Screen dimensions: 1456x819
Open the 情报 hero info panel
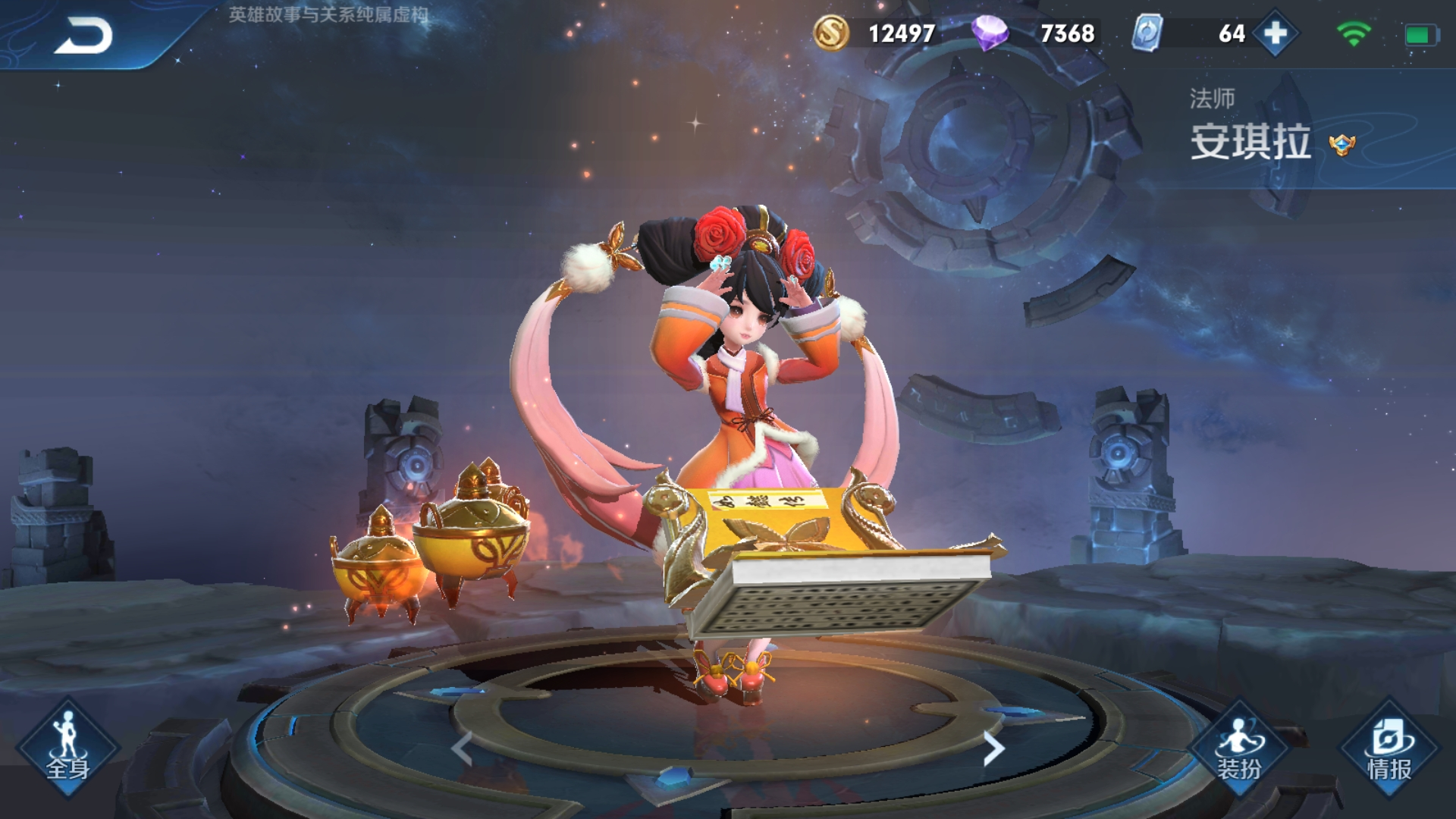[x=1389, y=748]
